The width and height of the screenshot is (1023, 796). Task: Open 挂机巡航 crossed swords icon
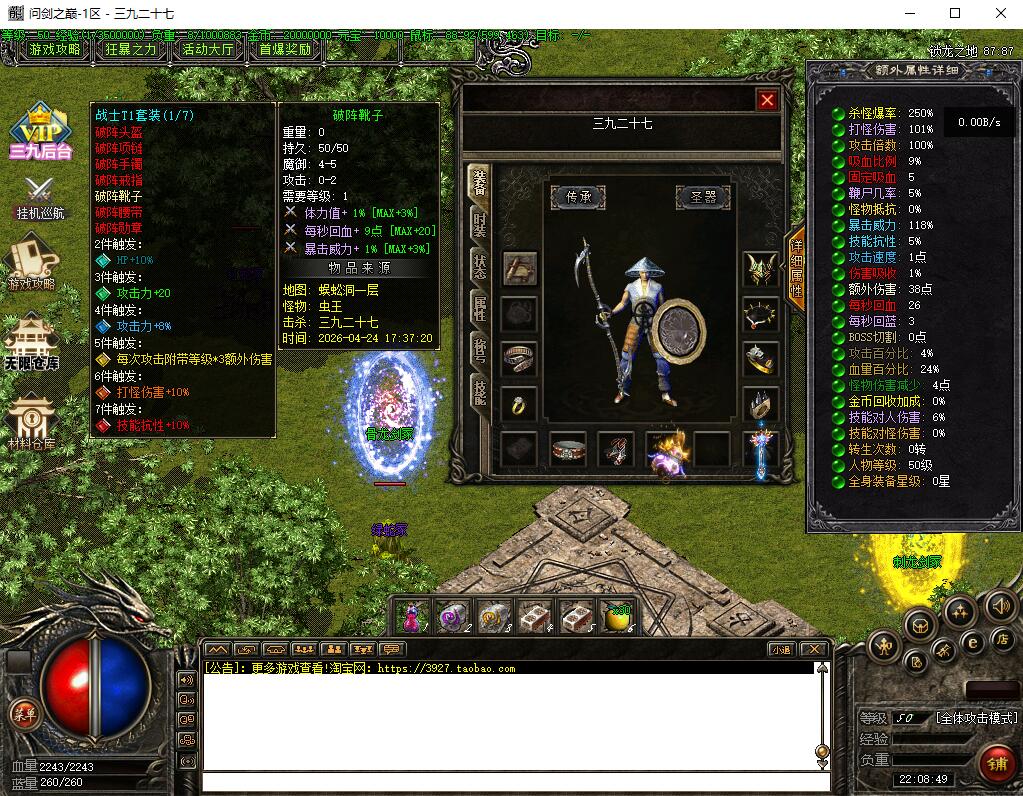click(39, 196)
